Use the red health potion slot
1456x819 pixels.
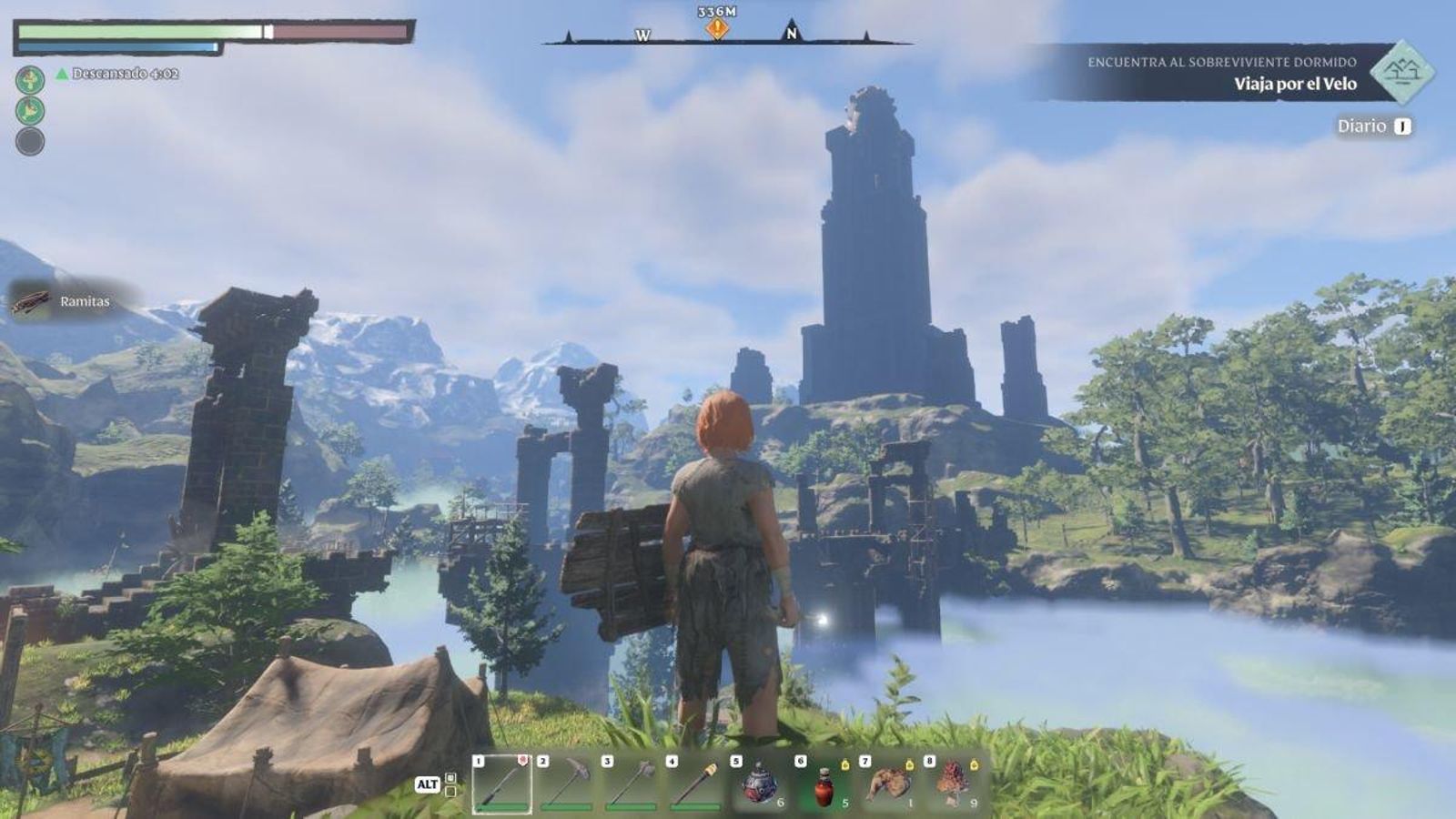click(824, 784)
